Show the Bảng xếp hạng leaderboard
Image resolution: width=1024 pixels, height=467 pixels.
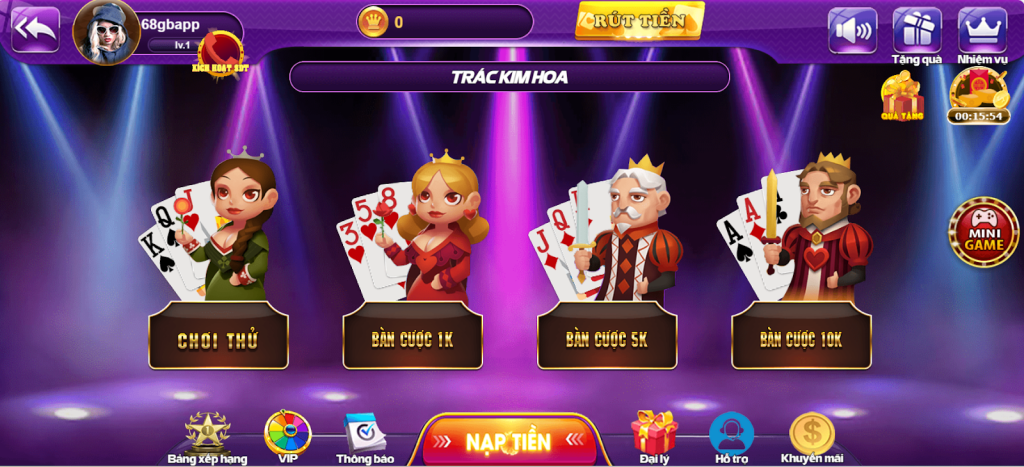coord(208,433)
